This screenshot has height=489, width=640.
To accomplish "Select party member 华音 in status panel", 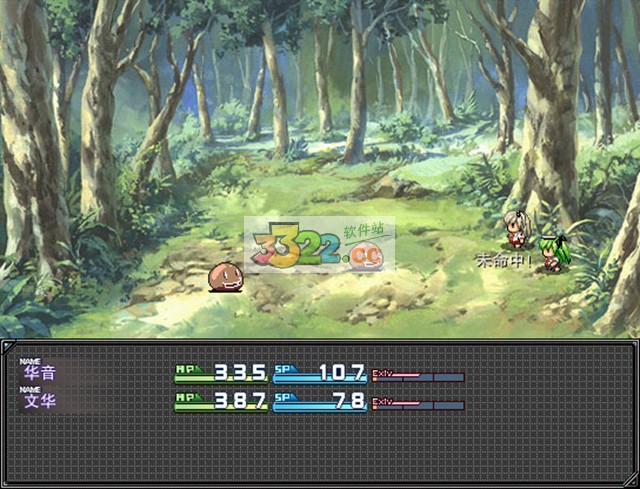I will [x=40, y=373].
